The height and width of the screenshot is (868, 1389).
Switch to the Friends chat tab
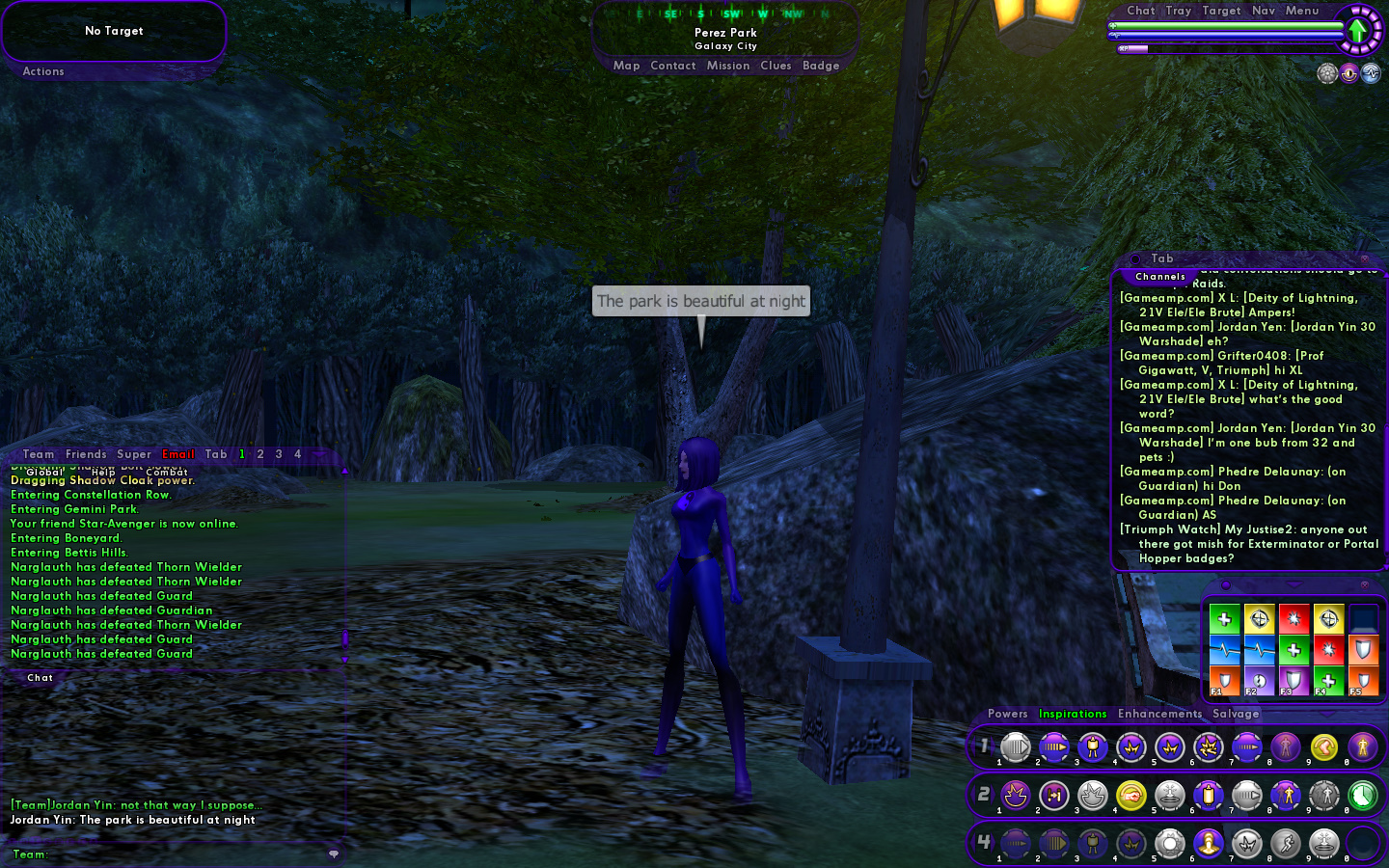[x=86, y=454]
